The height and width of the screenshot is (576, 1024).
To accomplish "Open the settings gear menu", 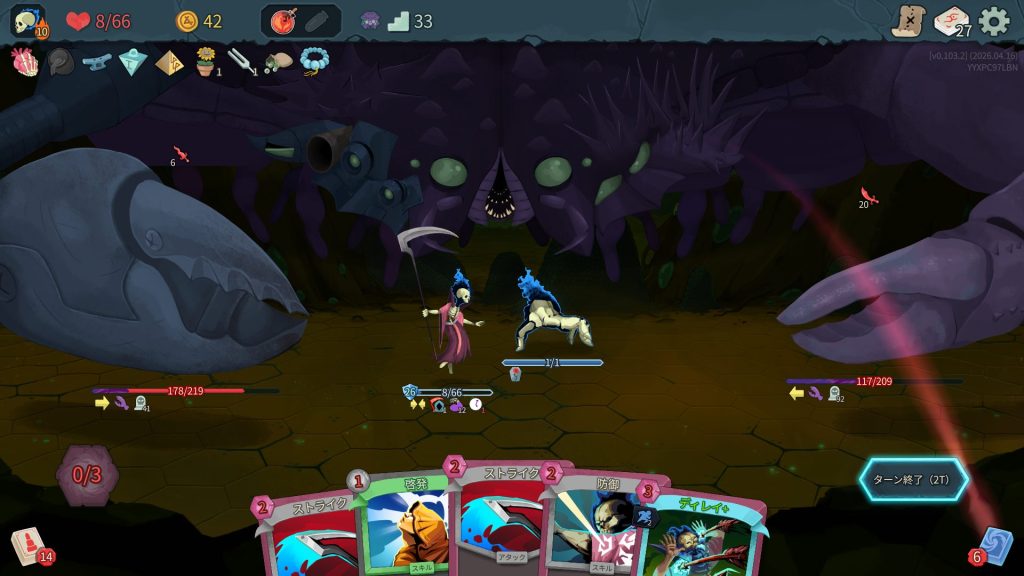I will [993, 21].
